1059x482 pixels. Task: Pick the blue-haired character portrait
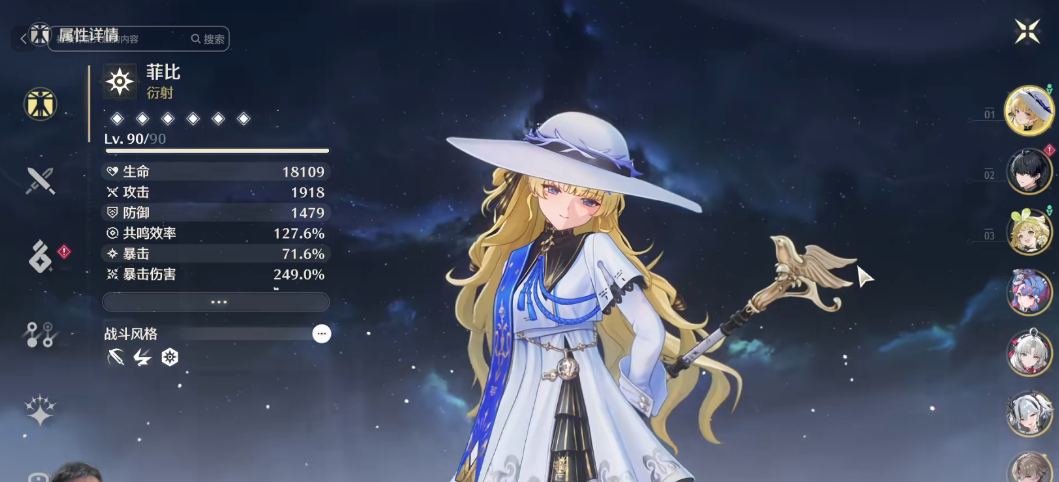[x=1029, y=293]
